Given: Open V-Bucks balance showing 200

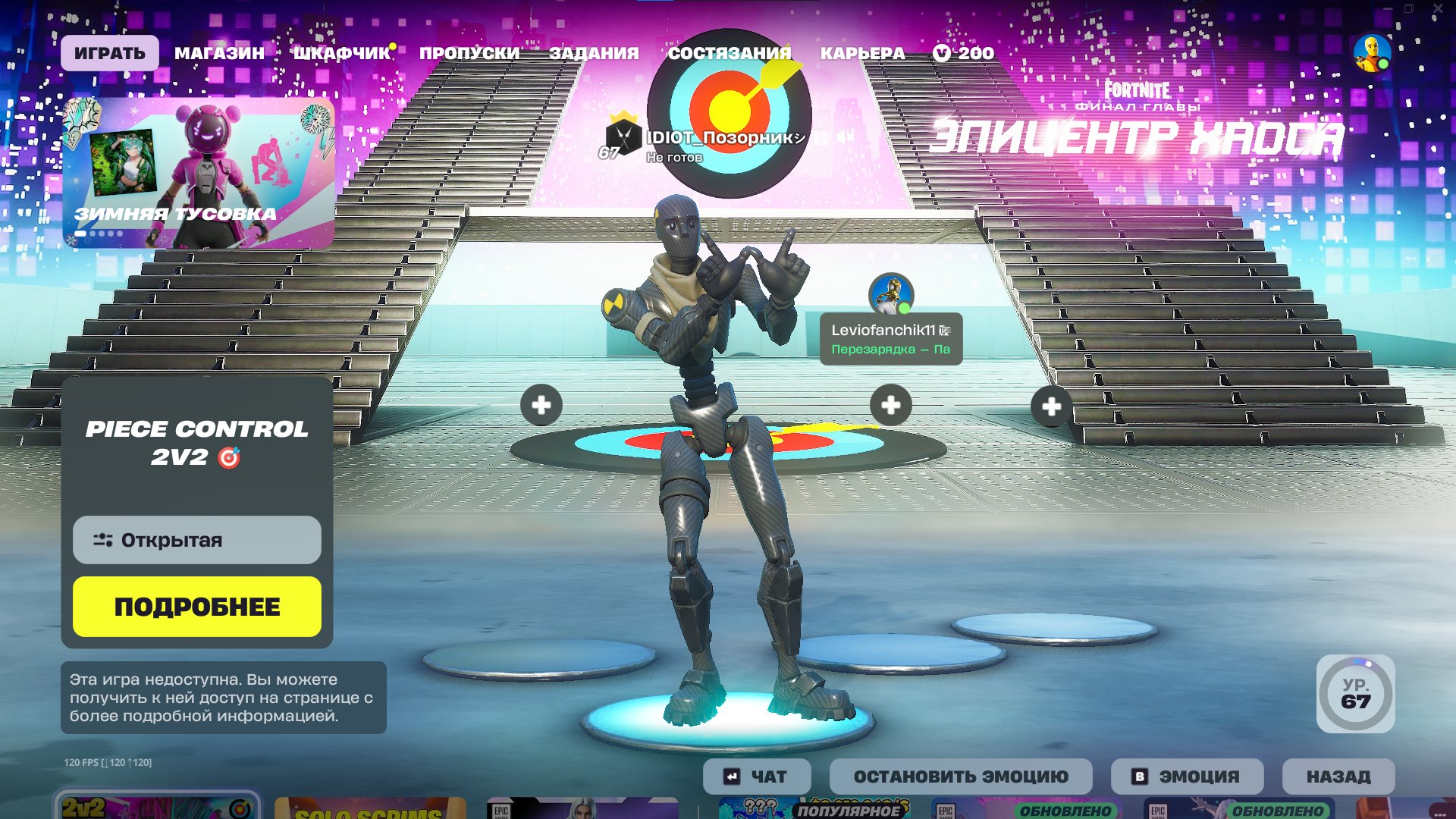Looking at the screenshot, I should point(964,53).
